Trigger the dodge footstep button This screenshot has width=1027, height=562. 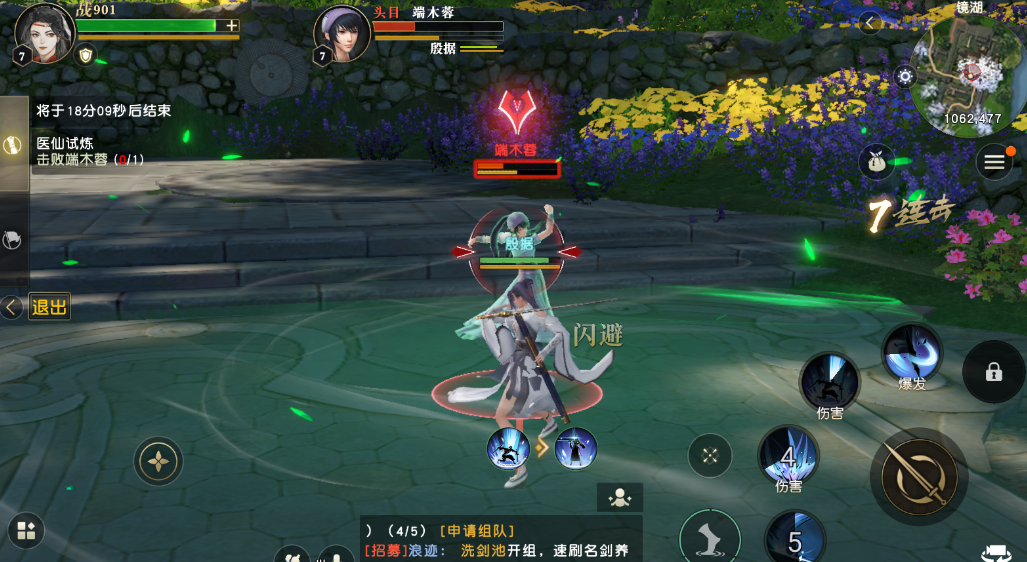pyautogui.click(x=709, y=538)
